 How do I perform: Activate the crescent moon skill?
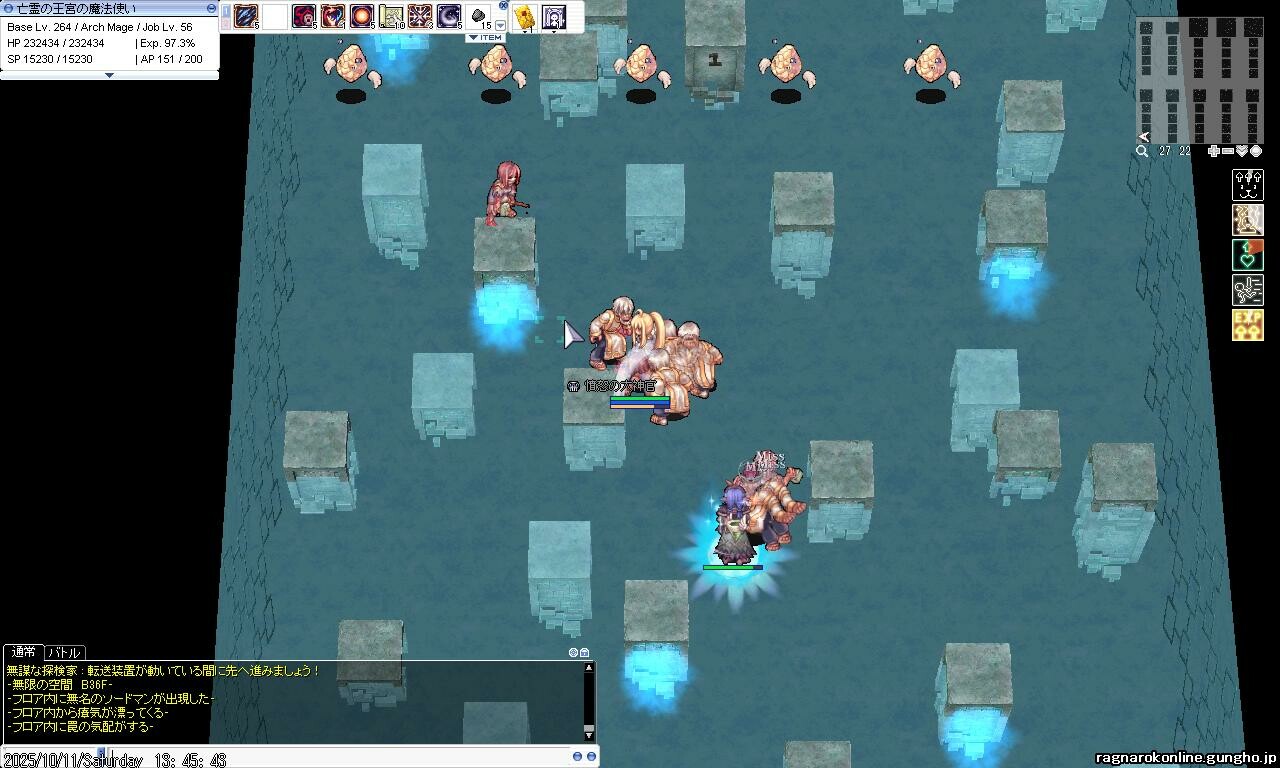pyautogui.click(x=449, y=16)
